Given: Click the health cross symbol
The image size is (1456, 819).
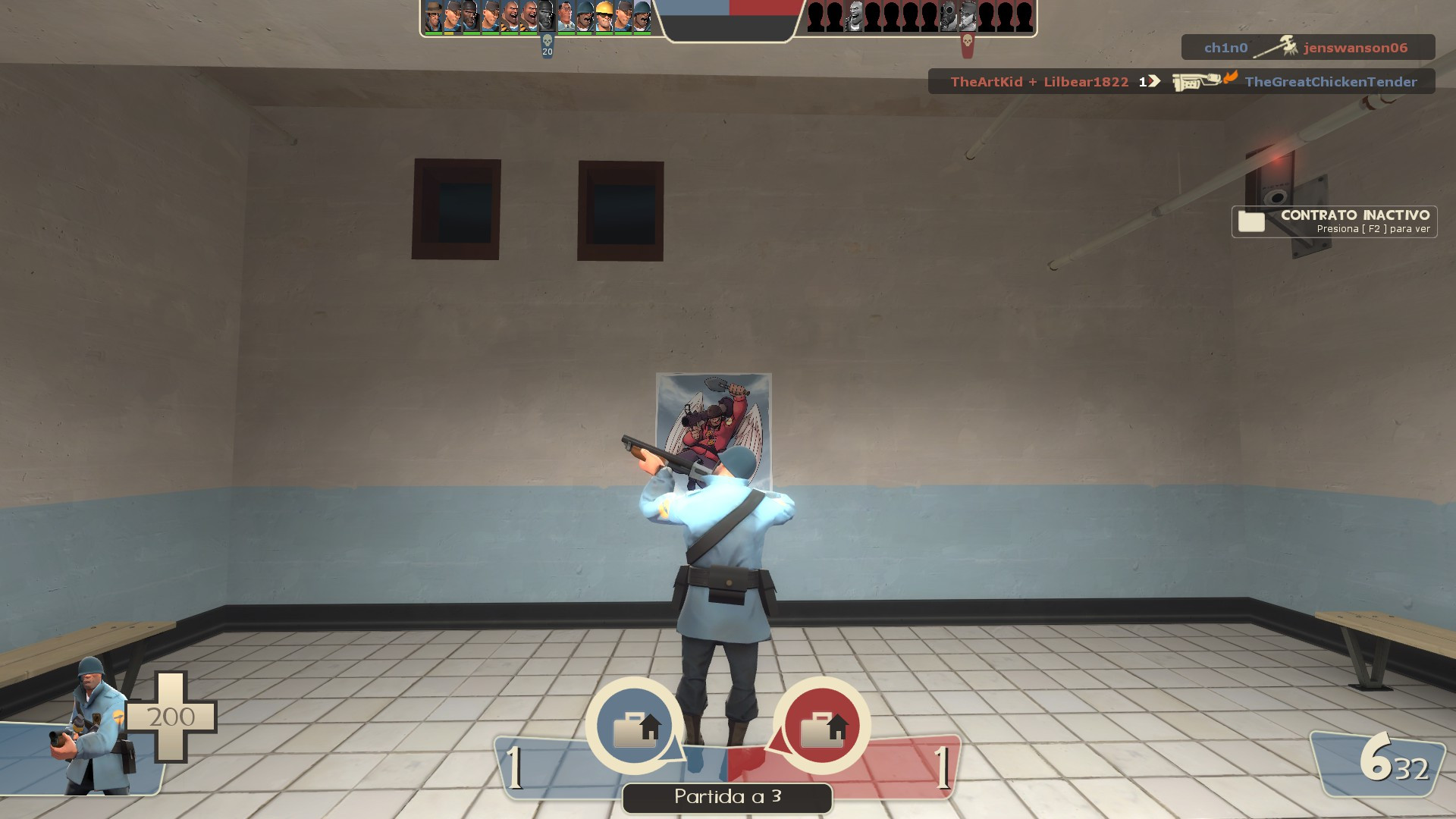Looking at the screenshot, I should click(173, 717).
